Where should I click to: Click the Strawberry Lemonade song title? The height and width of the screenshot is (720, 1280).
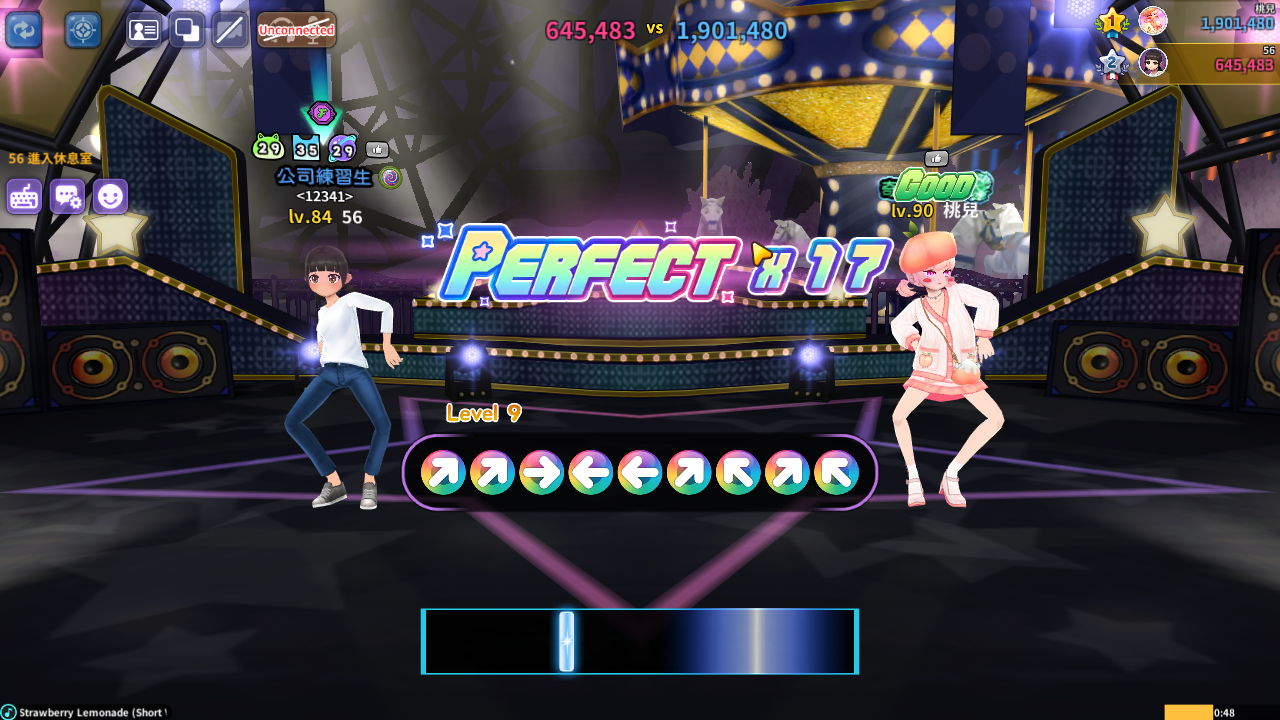click(x=92, y=712)
